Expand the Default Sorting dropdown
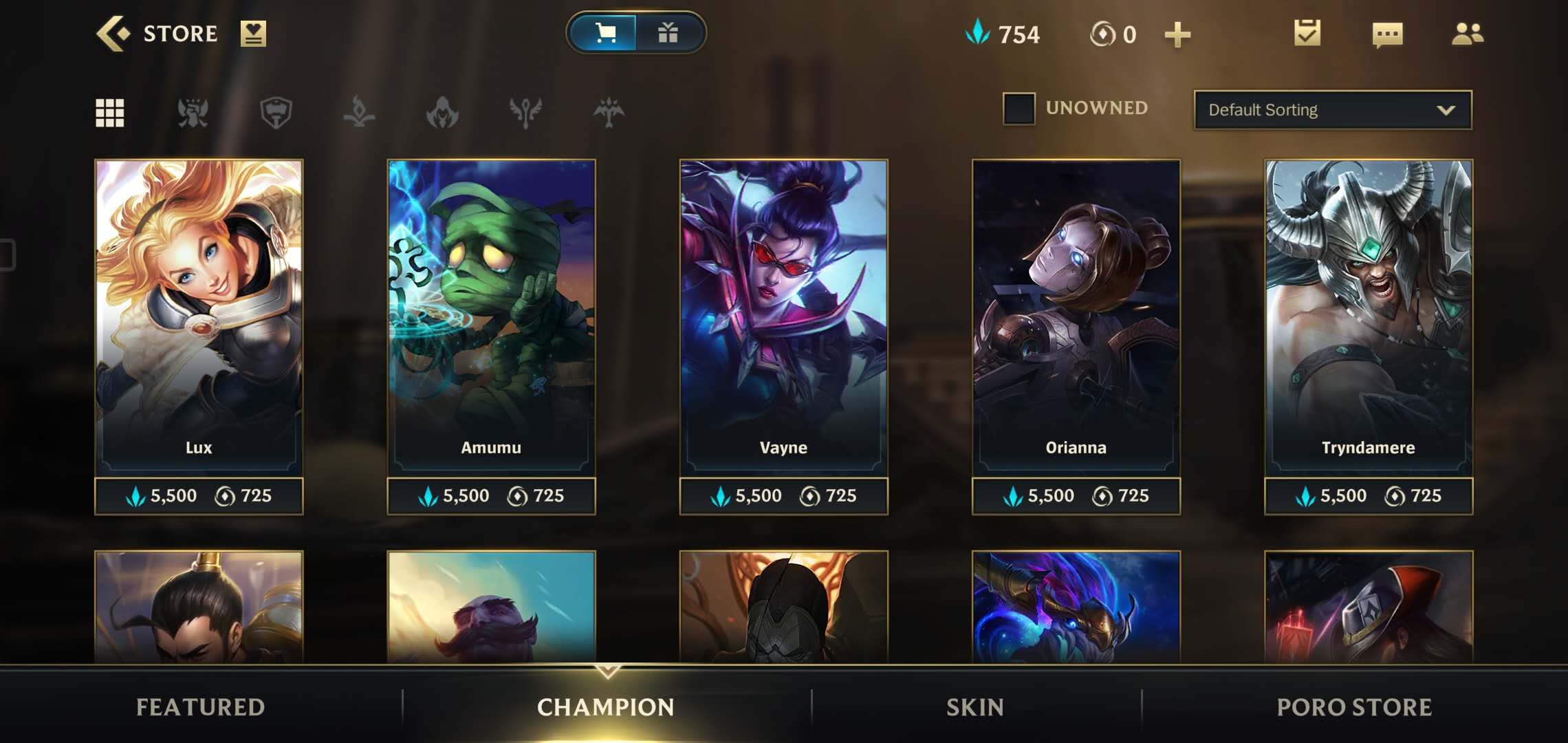This screenshot has width=1568, height=743. pyautogui.click(x=1333, y=110)
